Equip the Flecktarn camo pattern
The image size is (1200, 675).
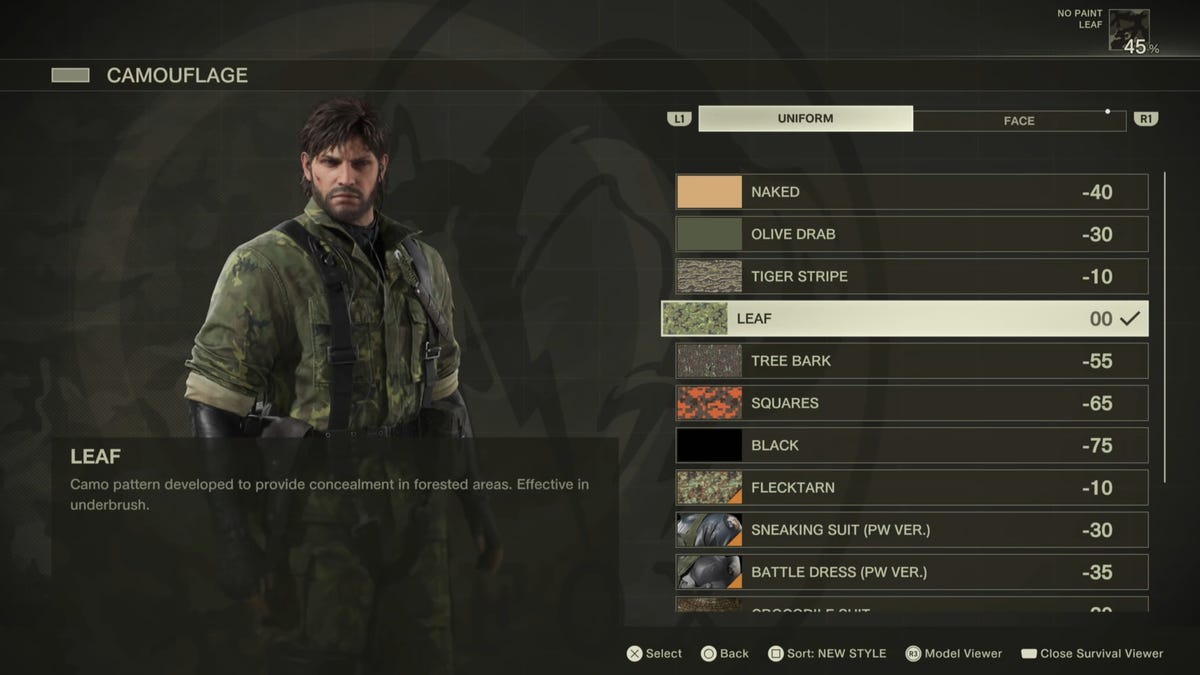pos(911,488)
